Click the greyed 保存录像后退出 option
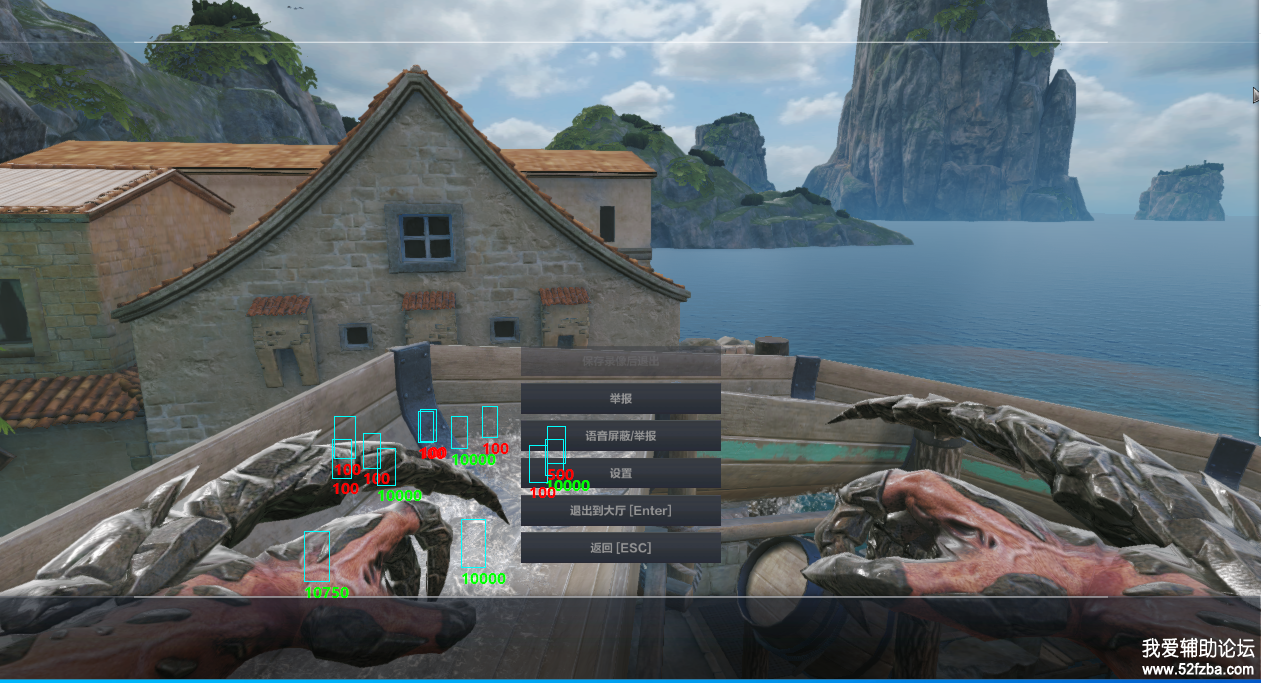1261x683 pixels. (x=620, y=361)
